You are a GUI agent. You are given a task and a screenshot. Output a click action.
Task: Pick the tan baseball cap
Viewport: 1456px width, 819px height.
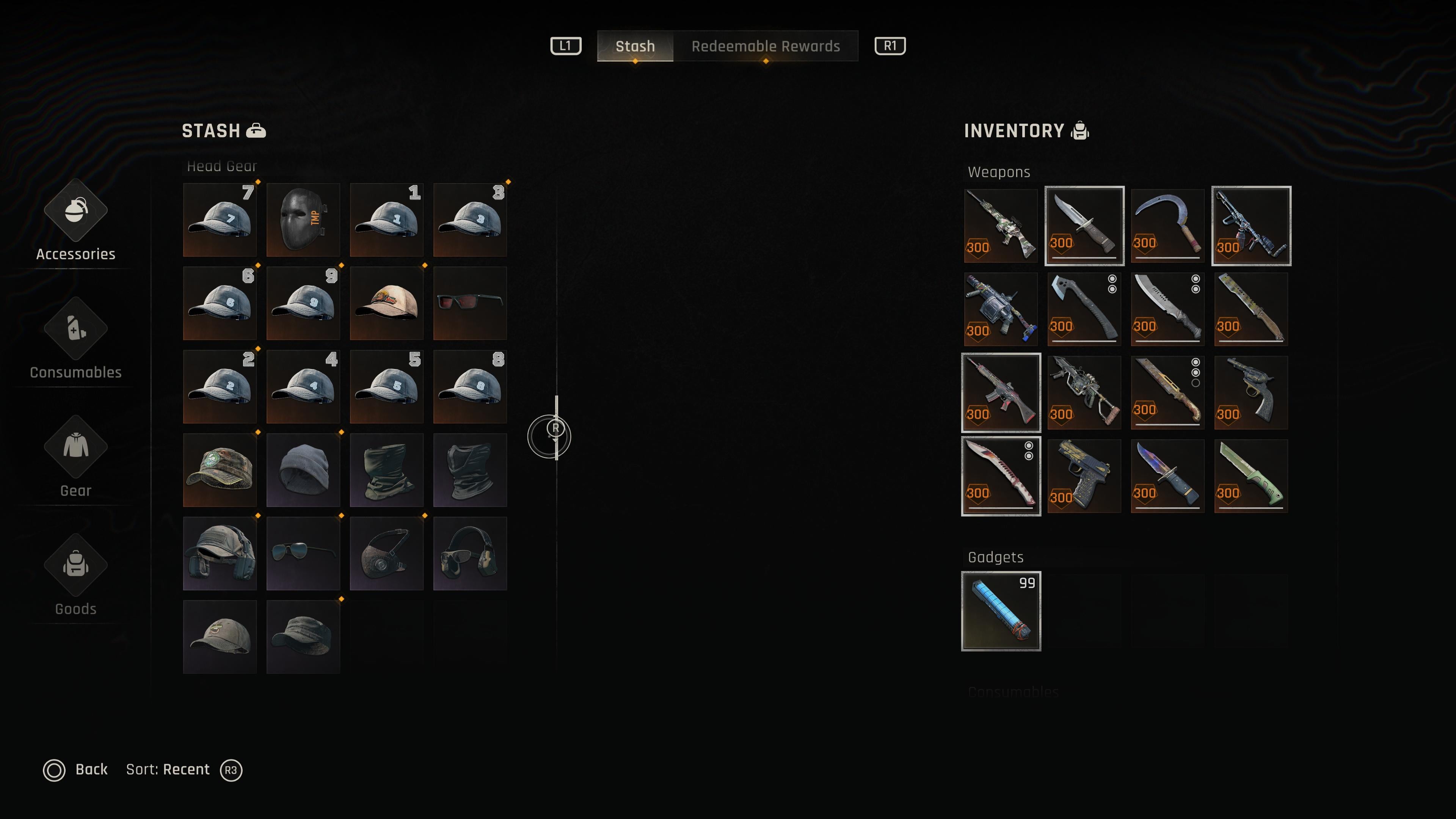tap(387, 303)
